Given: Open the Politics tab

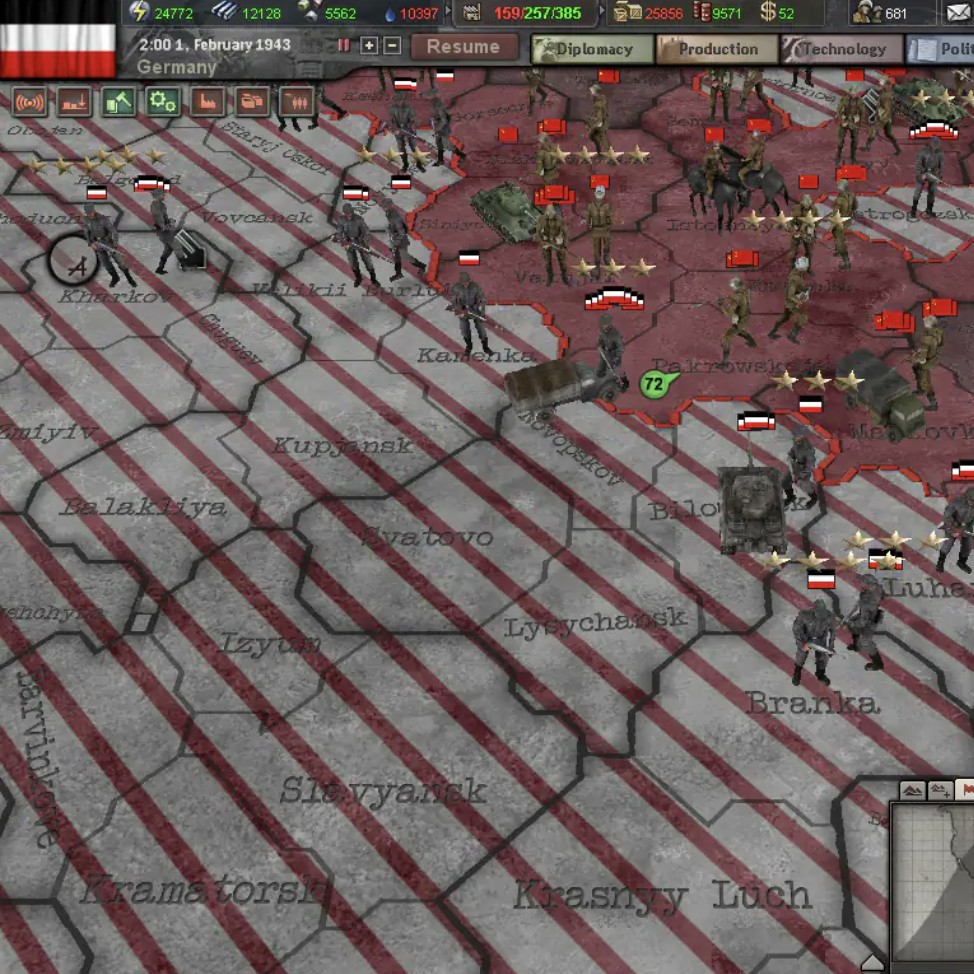Looking at the screenshot, I should coord(942,49).
